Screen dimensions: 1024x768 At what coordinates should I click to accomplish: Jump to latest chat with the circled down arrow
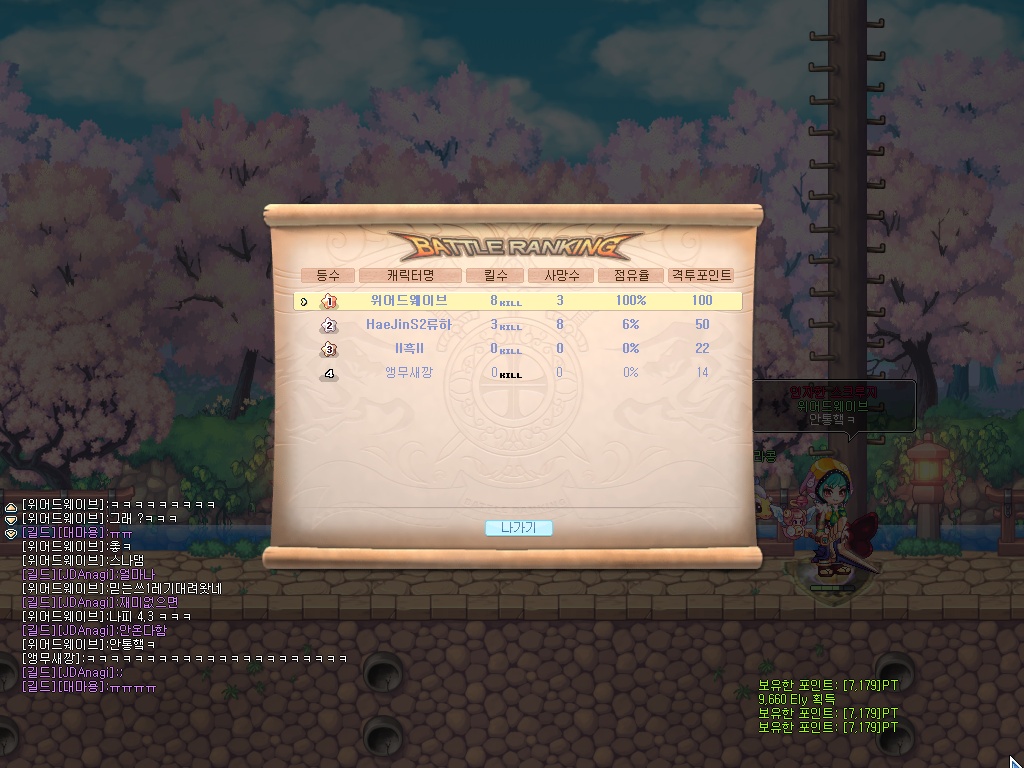pos(11,533)
